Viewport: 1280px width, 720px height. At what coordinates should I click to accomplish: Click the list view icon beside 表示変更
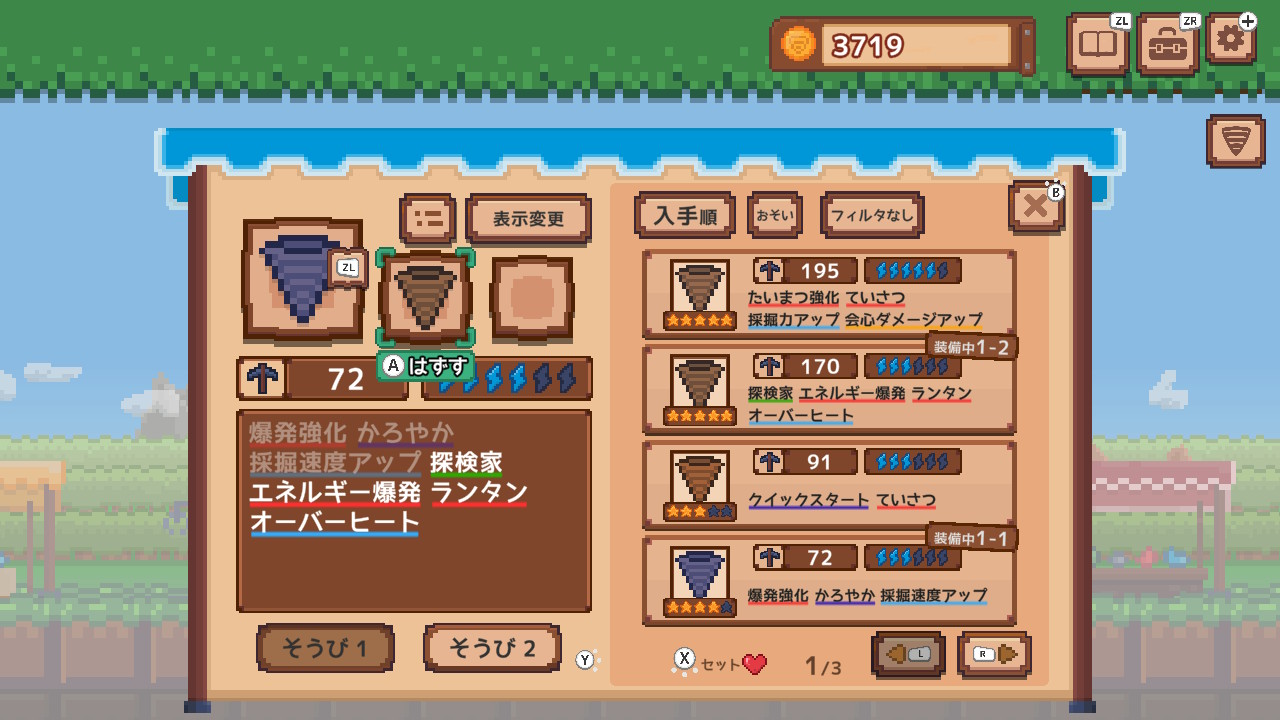point(427,218)
